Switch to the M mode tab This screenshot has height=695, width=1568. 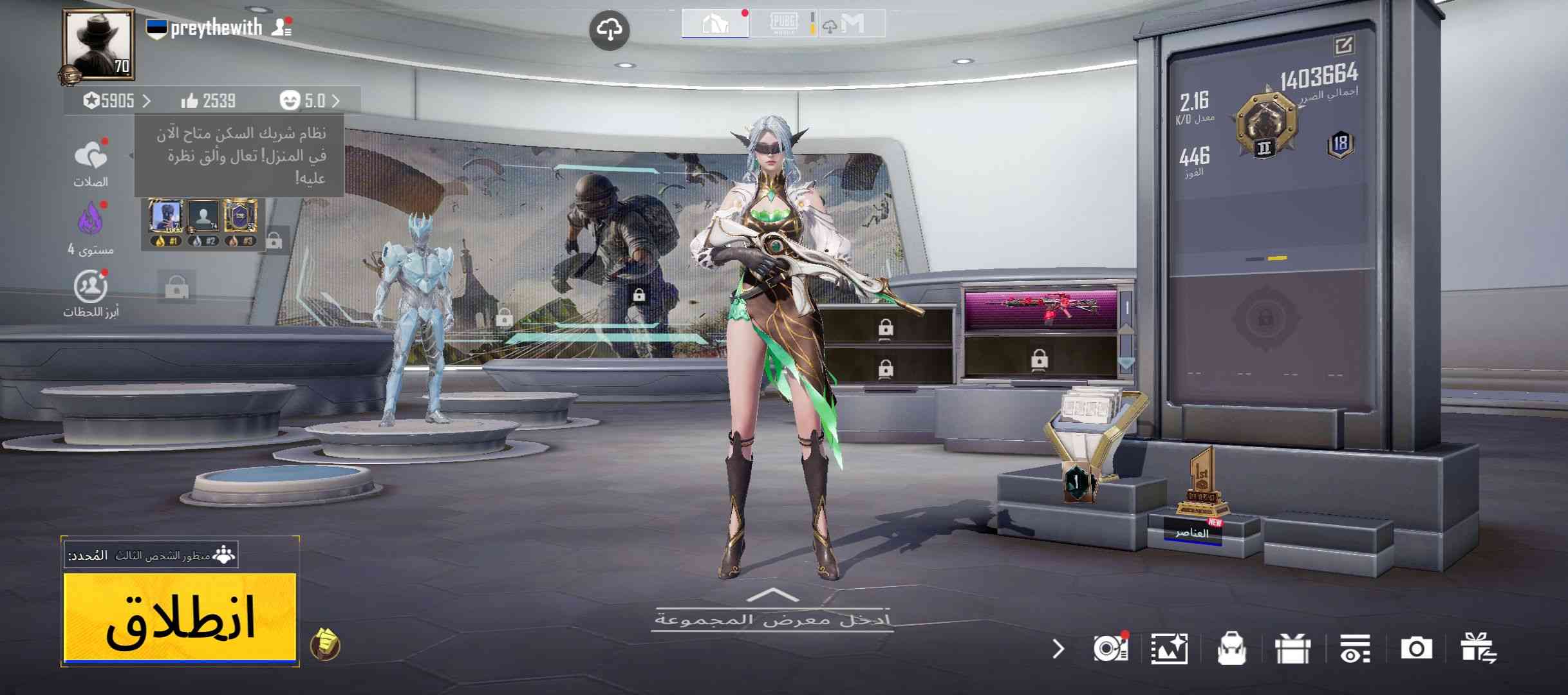(852, 24)
